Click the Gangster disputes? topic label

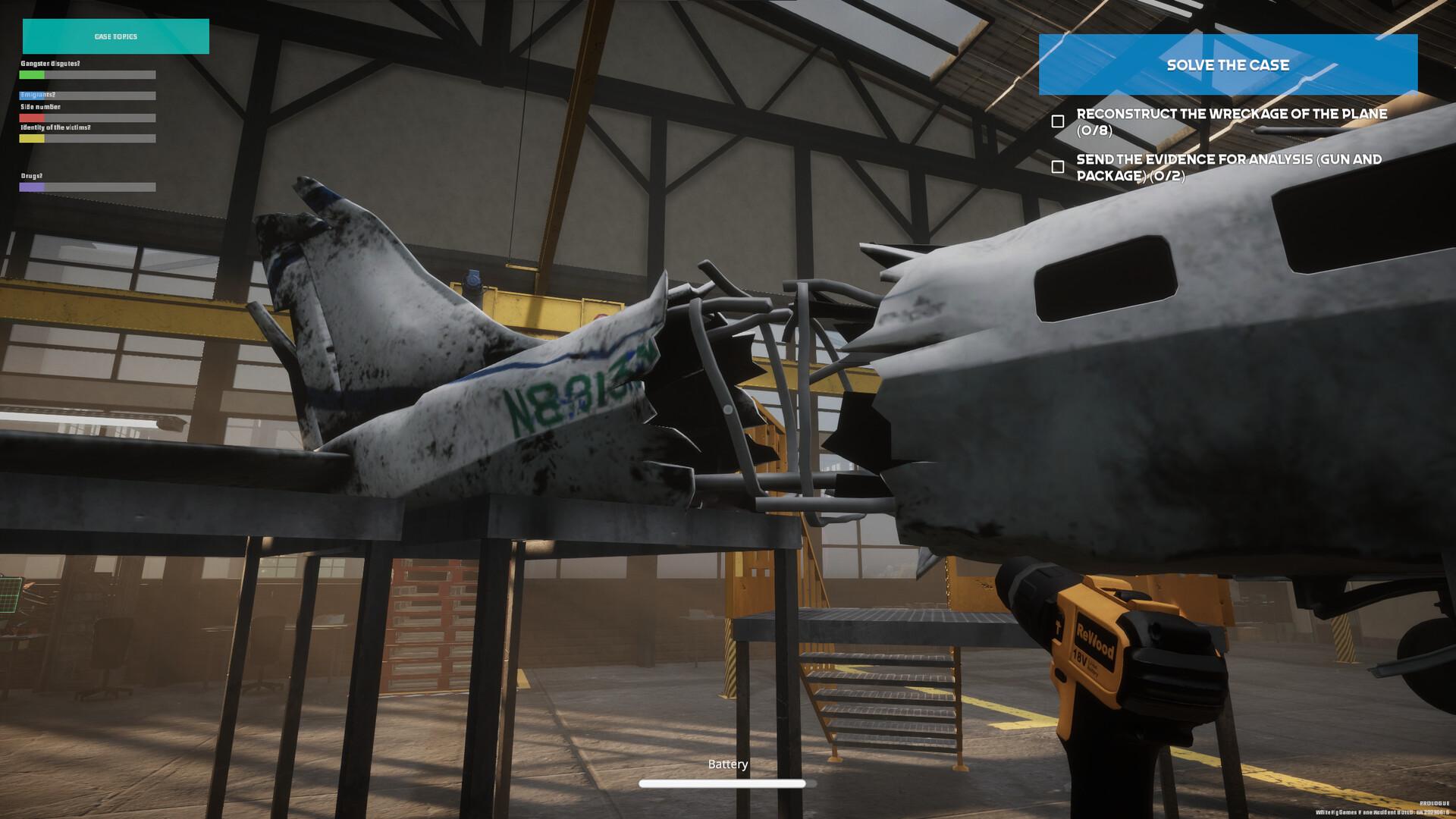[x=49, y=64]
